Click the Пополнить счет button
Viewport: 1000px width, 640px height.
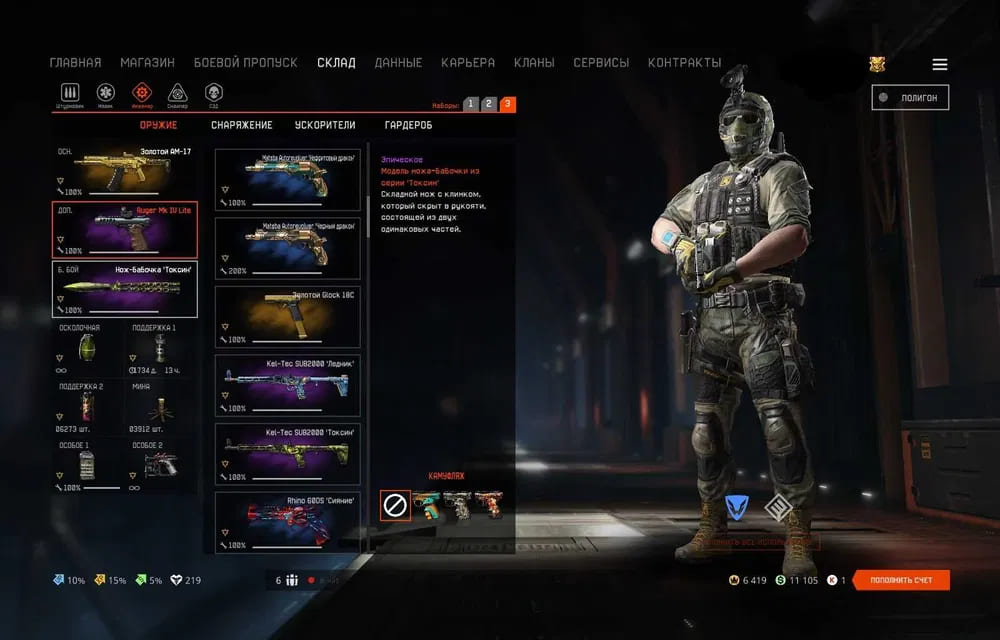[903, 580]
